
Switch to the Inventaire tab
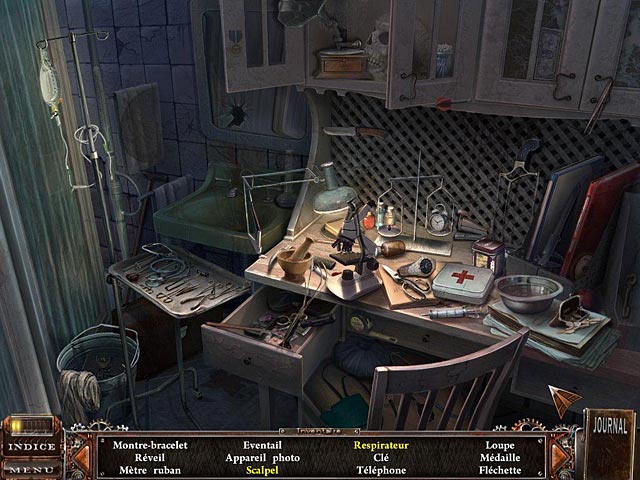coord(320,432)
